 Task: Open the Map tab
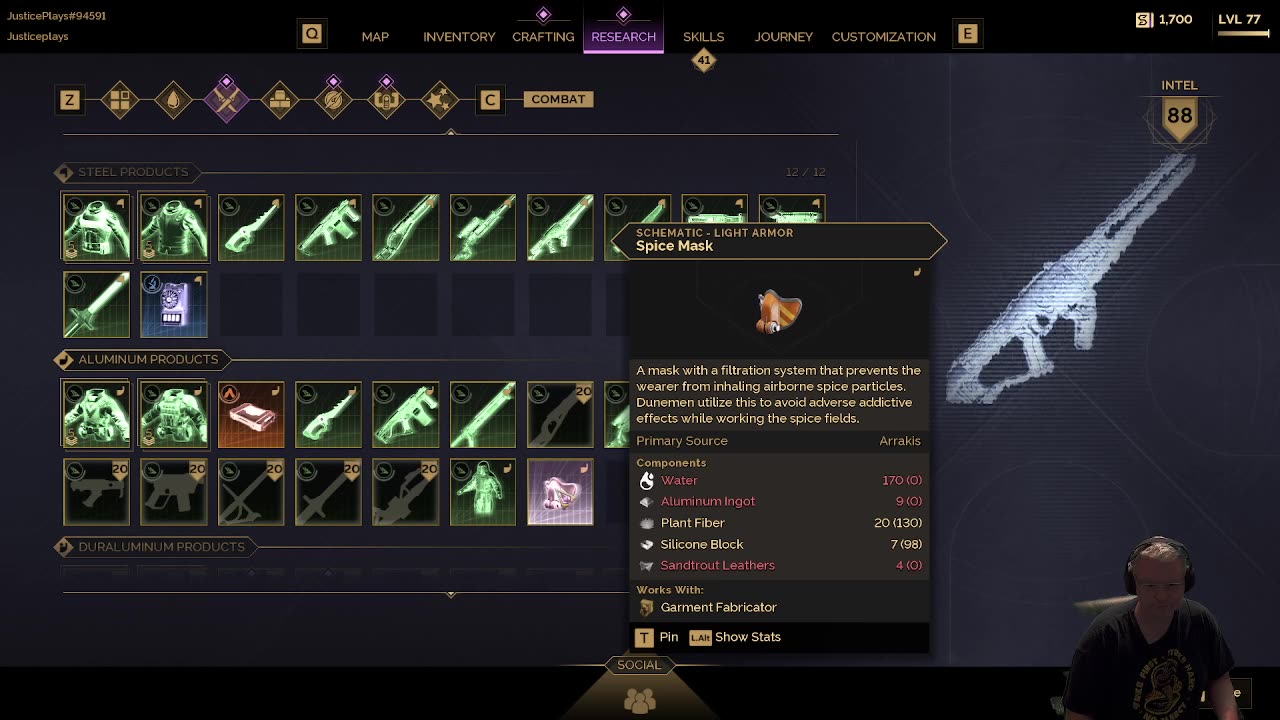pyautogui.click(x=375, y=37)
